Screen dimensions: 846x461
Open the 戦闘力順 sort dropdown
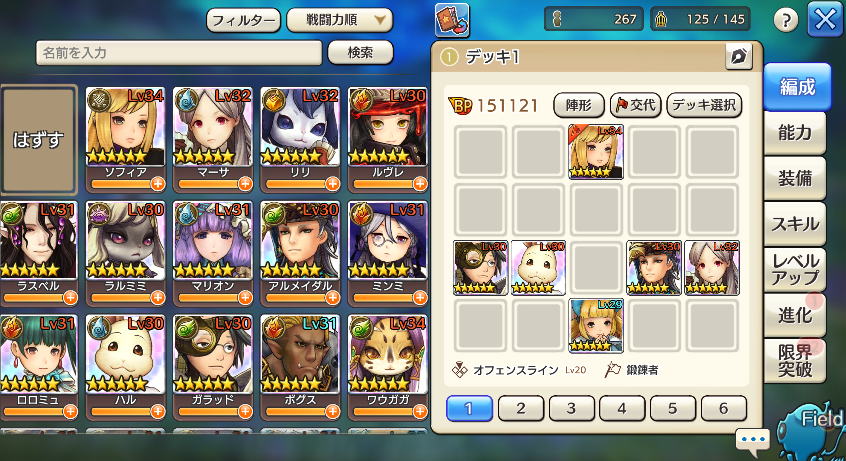pos(339,19)
